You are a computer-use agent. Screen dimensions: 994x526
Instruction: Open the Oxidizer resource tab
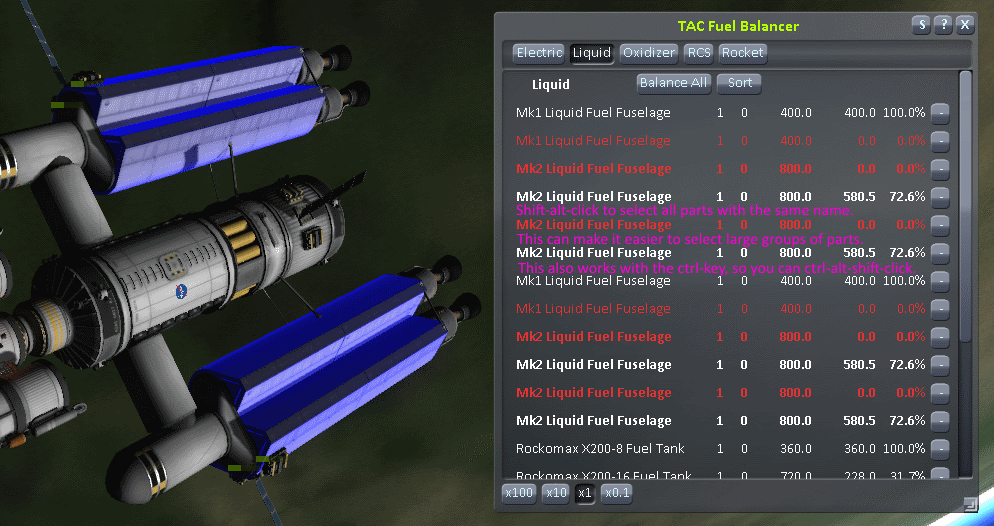pos(649,53)
